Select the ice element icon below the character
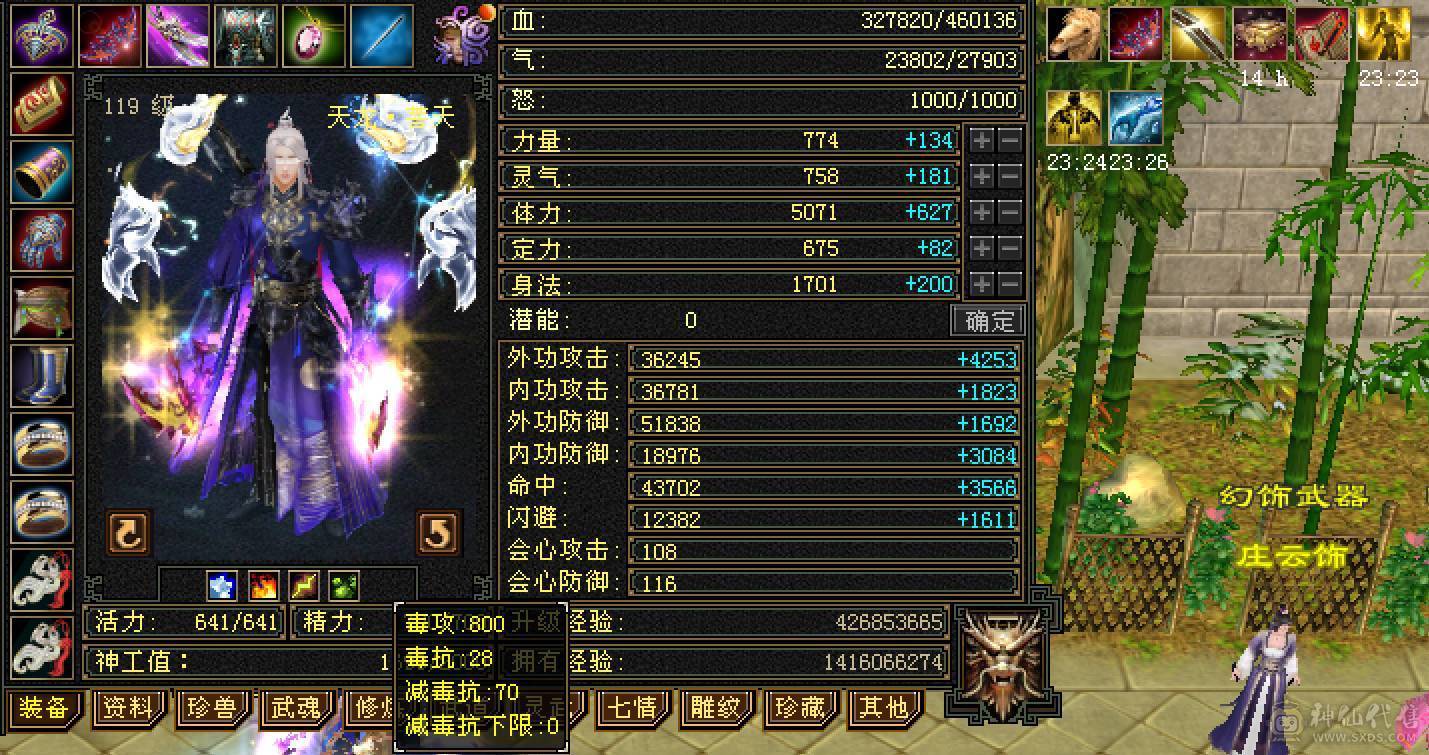The width and height of the screenshot is (1429, 755). point(222,584)
